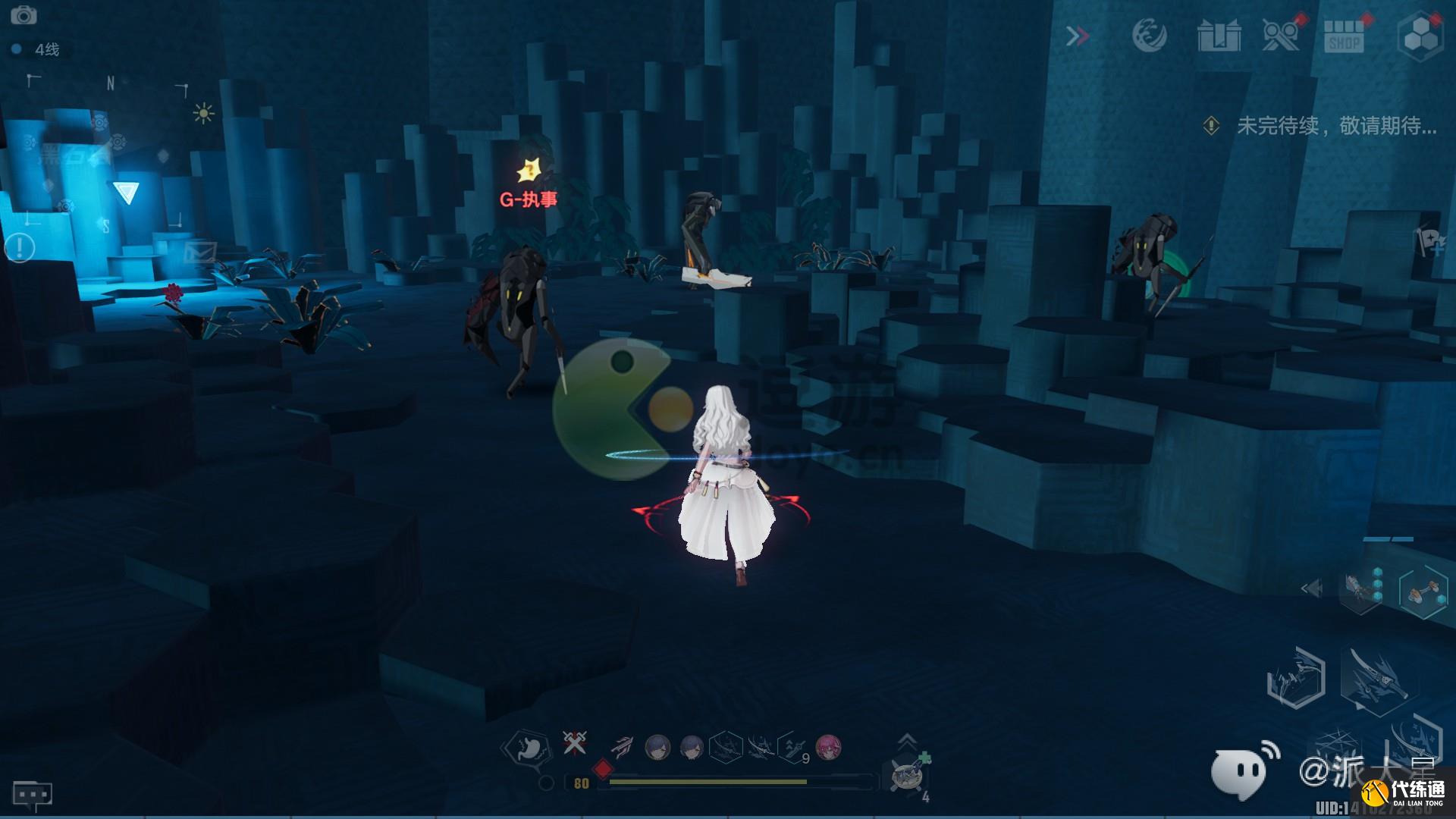Open the mail envelope icon

pos(200,251)
